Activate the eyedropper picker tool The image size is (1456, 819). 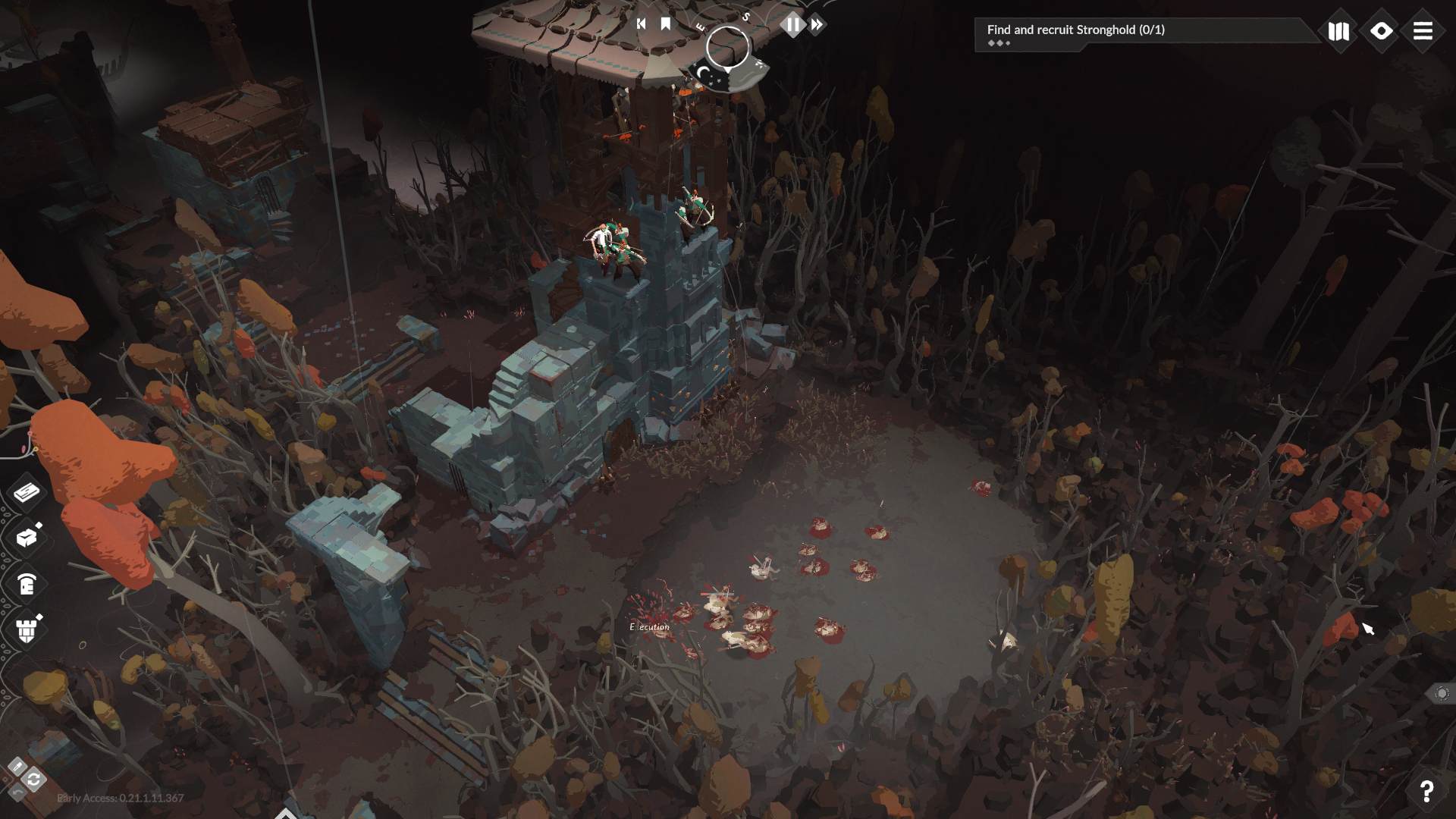click(17, 766)
